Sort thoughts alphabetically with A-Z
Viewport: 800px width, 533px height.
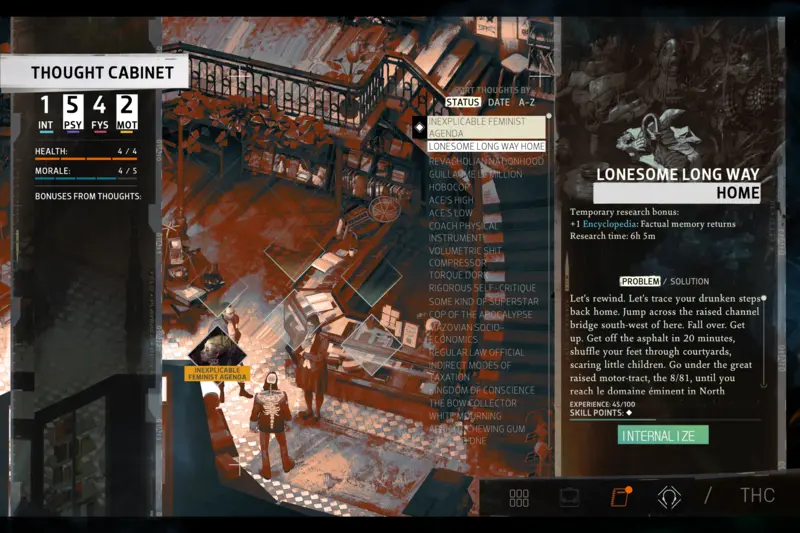click(527, 102)
